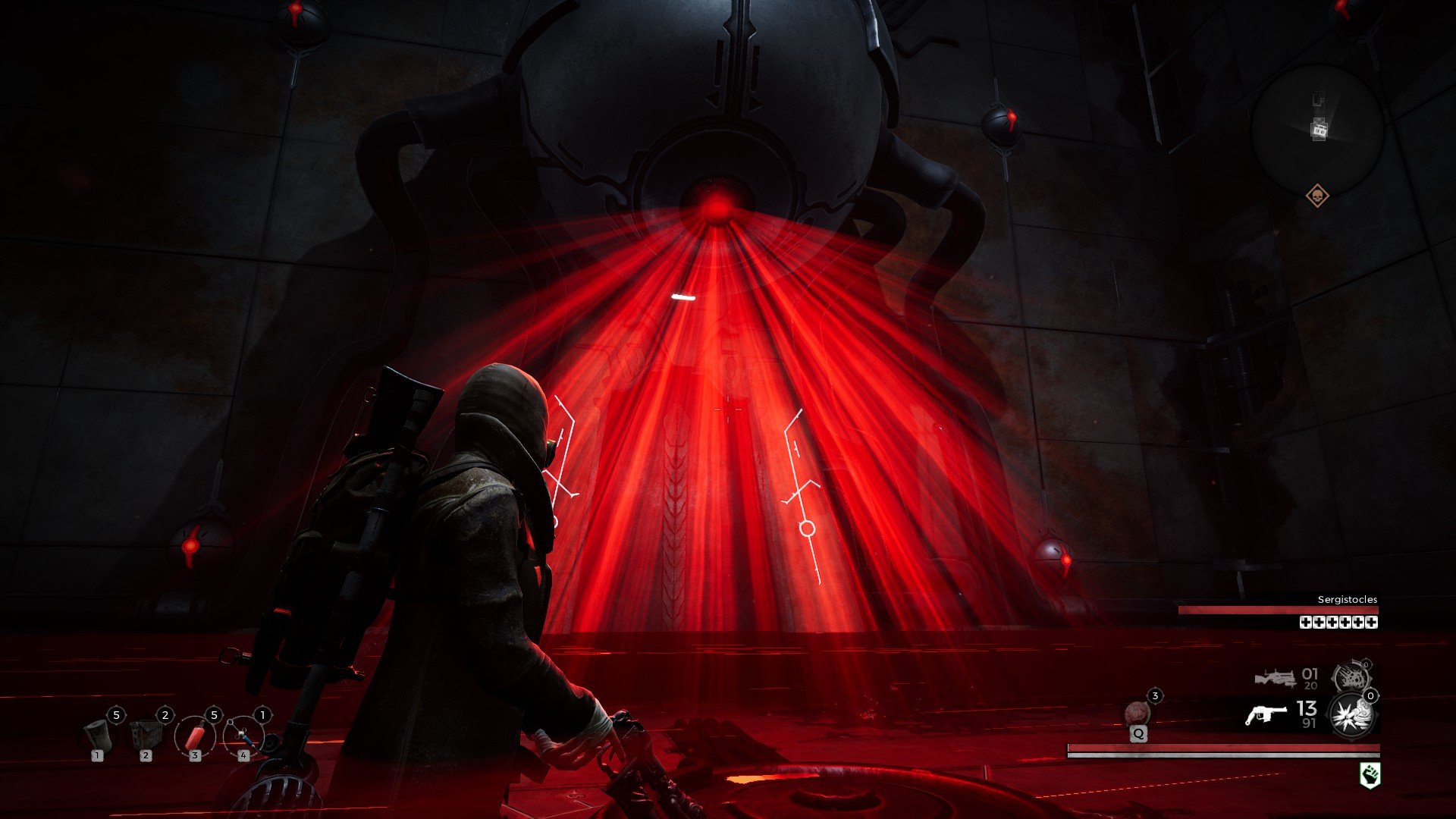This screenshot has height=819, width=1456.
Task: Select the revolver handgun icon
Action: point(1266,715)
